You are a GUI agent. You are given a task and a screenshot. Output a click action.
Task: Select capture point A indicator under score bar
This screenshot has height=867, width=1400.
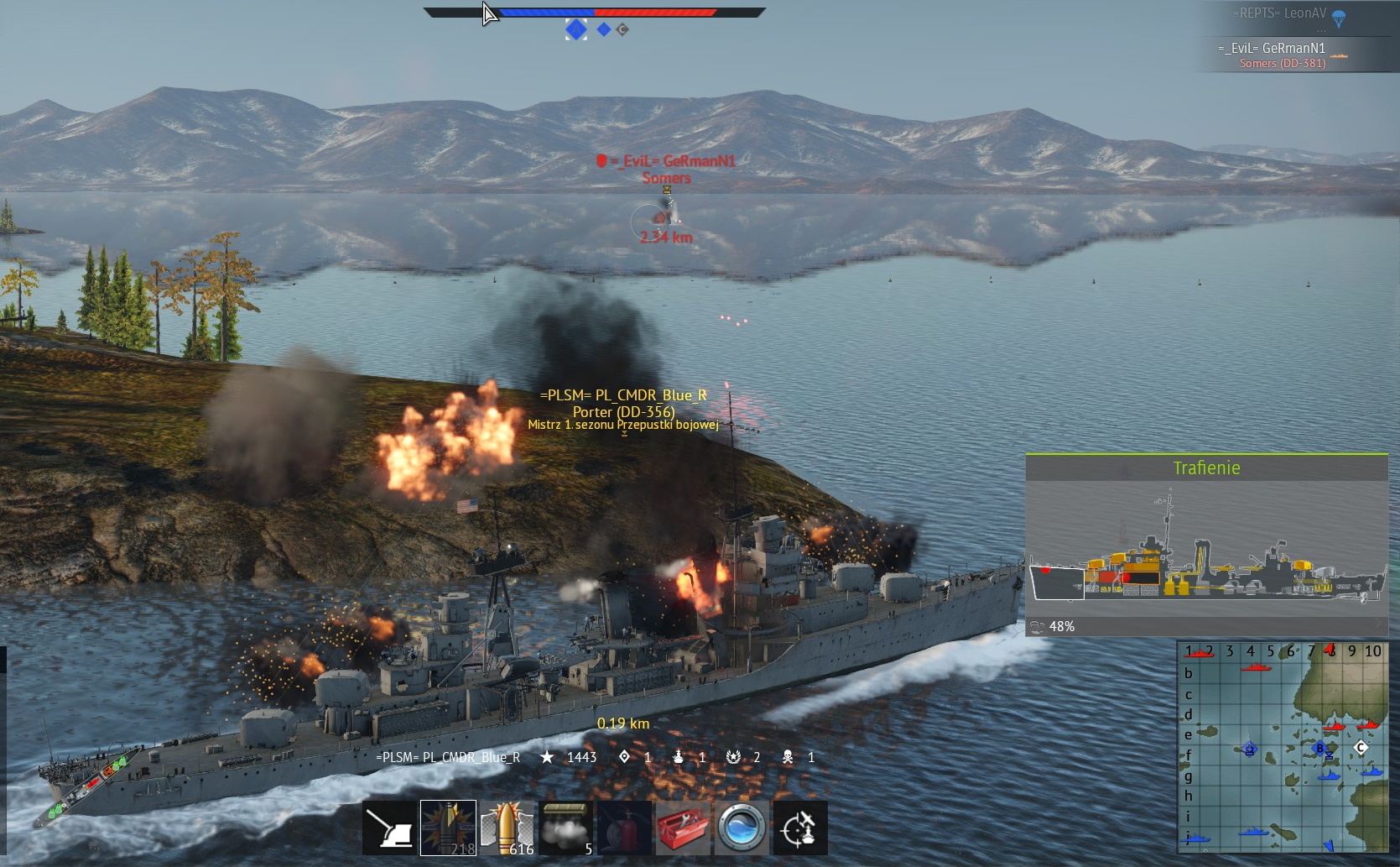pyautogui.click(x=575, y=29)
